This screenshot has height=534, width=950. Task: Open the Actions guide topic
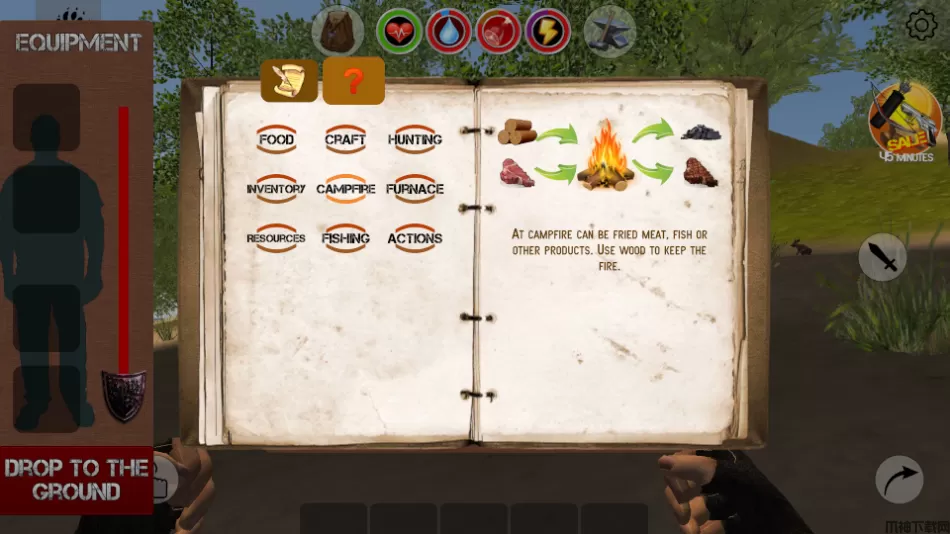pos(415,239)
